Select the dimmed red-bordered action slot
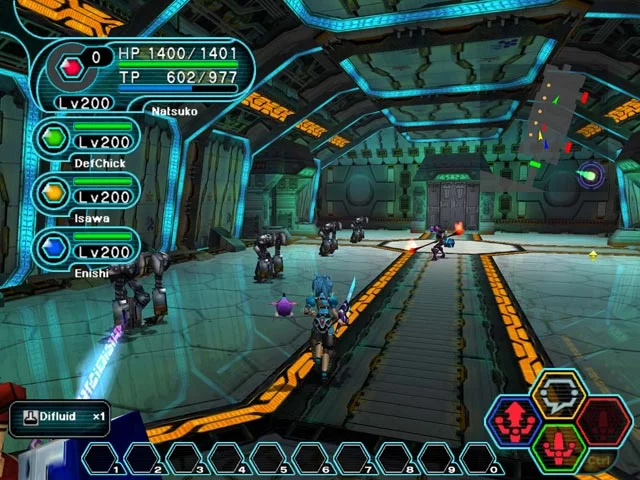The height and width of the screenshot is (480, 640). click(x=605, y=420)
